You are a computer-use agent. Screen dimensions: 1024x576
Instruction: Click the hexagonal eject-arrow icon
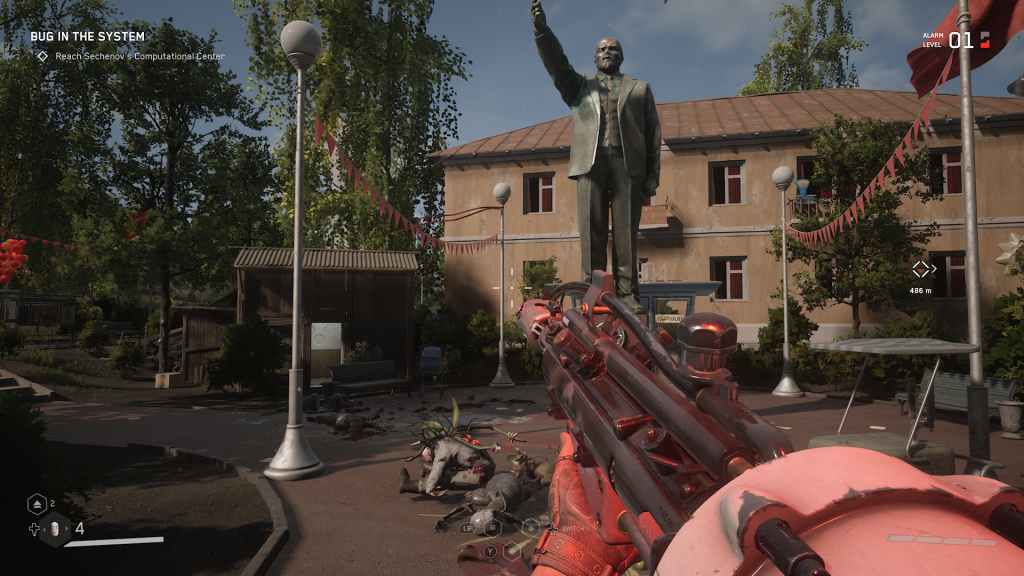(x=35, y=504)
